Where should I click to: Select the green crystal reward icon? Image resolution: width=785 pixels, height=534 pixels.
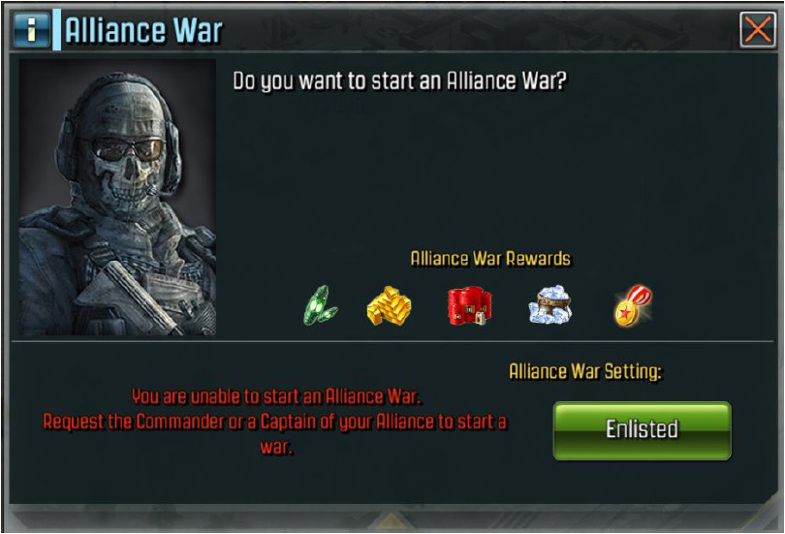tap(321, 305)
